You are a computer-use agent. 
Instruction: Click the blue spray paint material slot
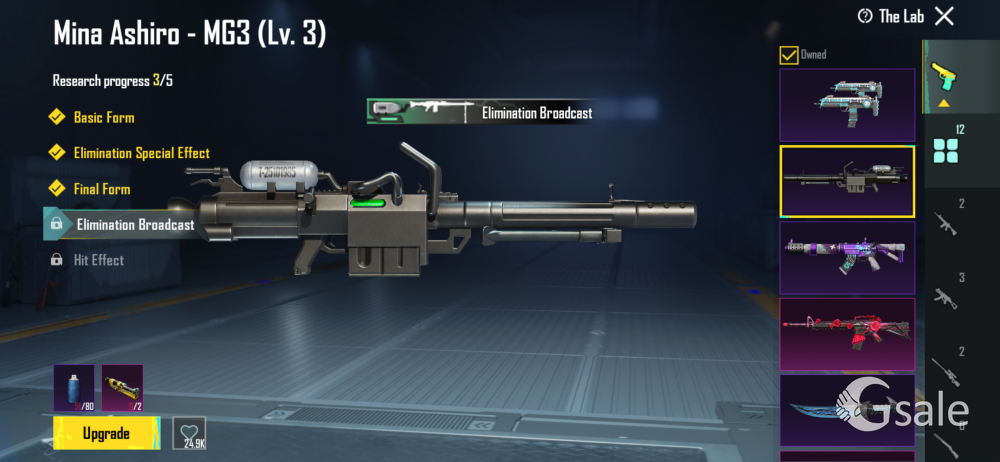74,388
